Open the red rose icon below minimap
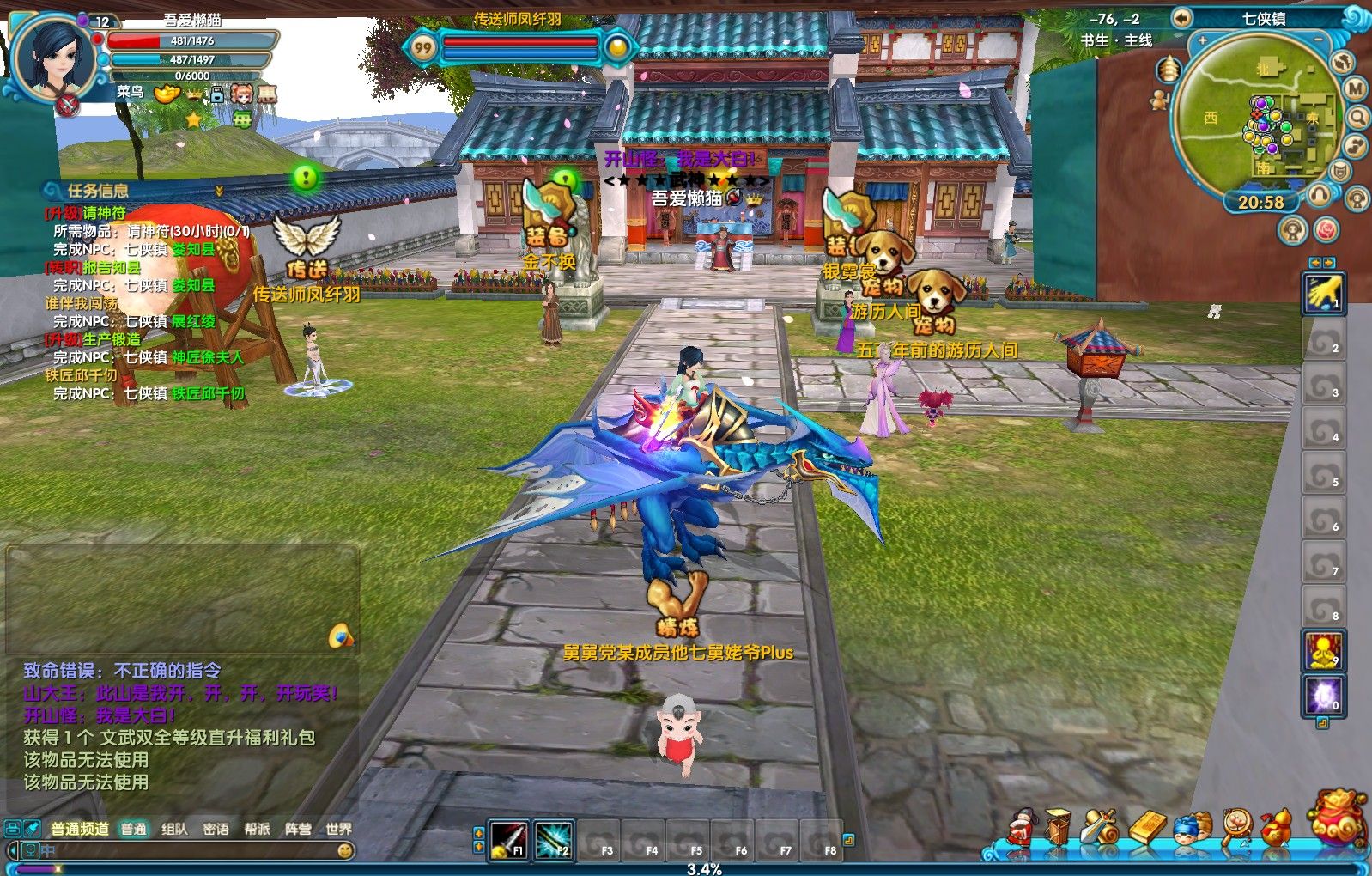Screen dimensions: 1372x876 pos(1326,230)
